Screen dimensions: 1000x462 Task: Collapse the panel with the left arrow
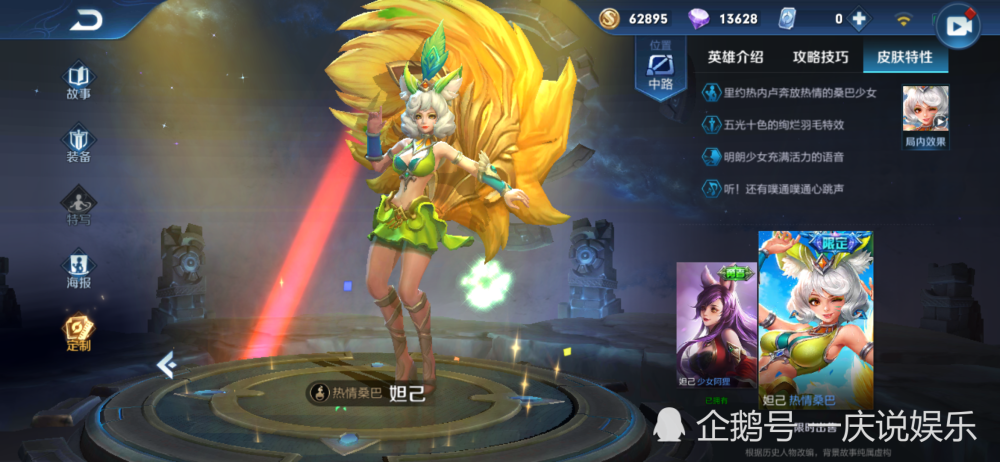point(166,366)
